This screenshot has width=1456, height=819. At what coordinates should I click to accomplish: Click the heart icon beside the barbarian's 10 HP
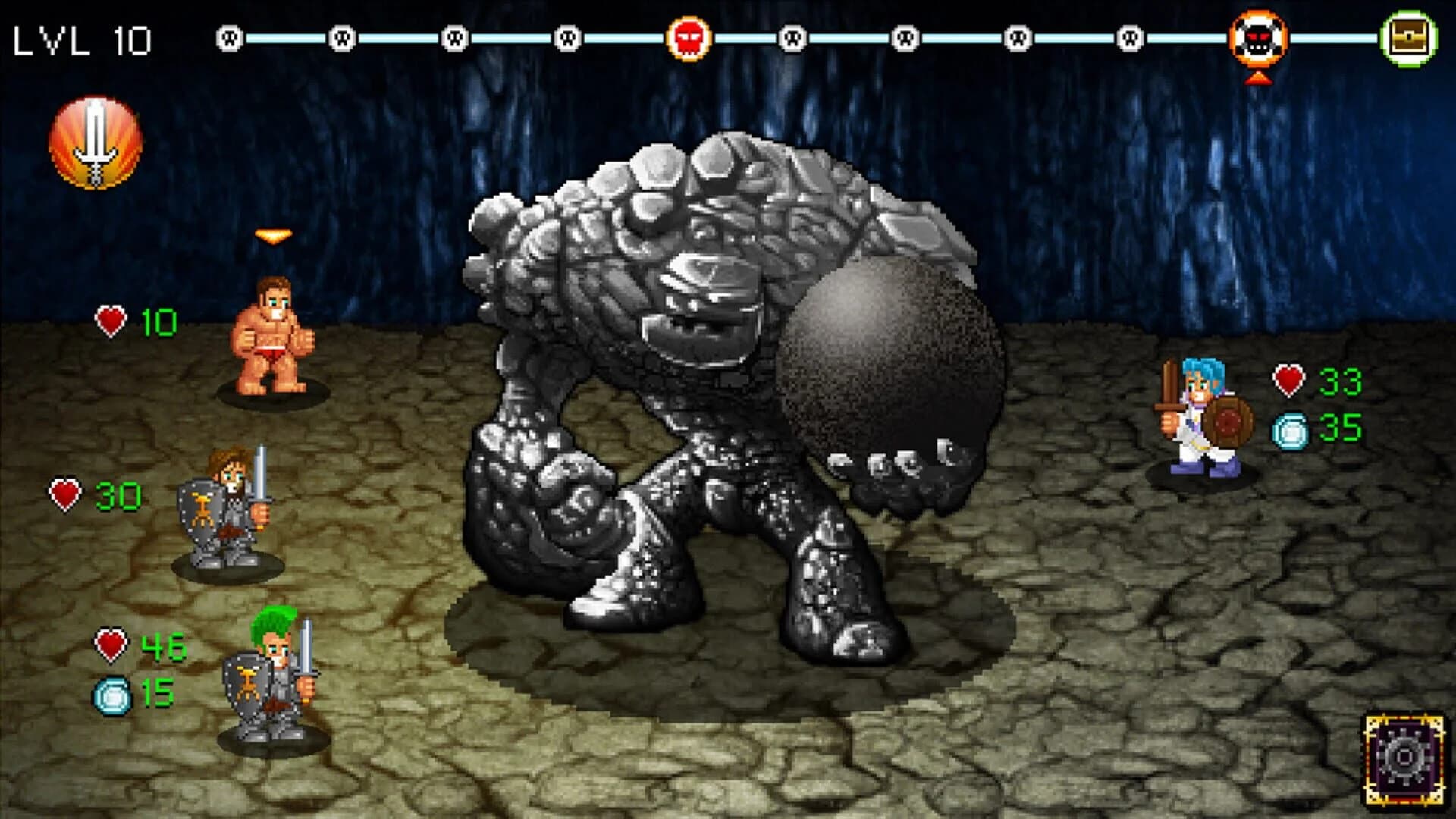tap(111, 318)
